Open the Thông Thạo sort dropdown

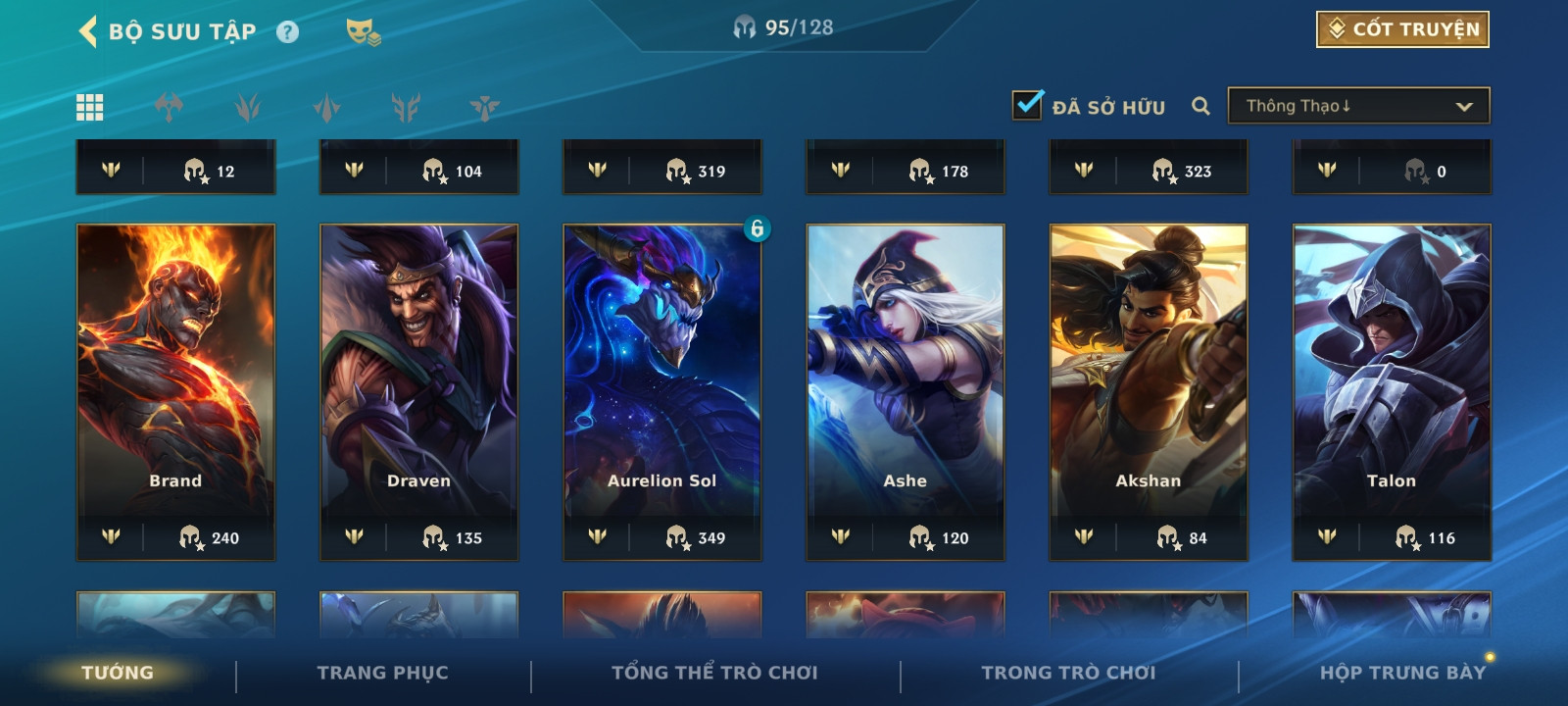click(1358, 106)
